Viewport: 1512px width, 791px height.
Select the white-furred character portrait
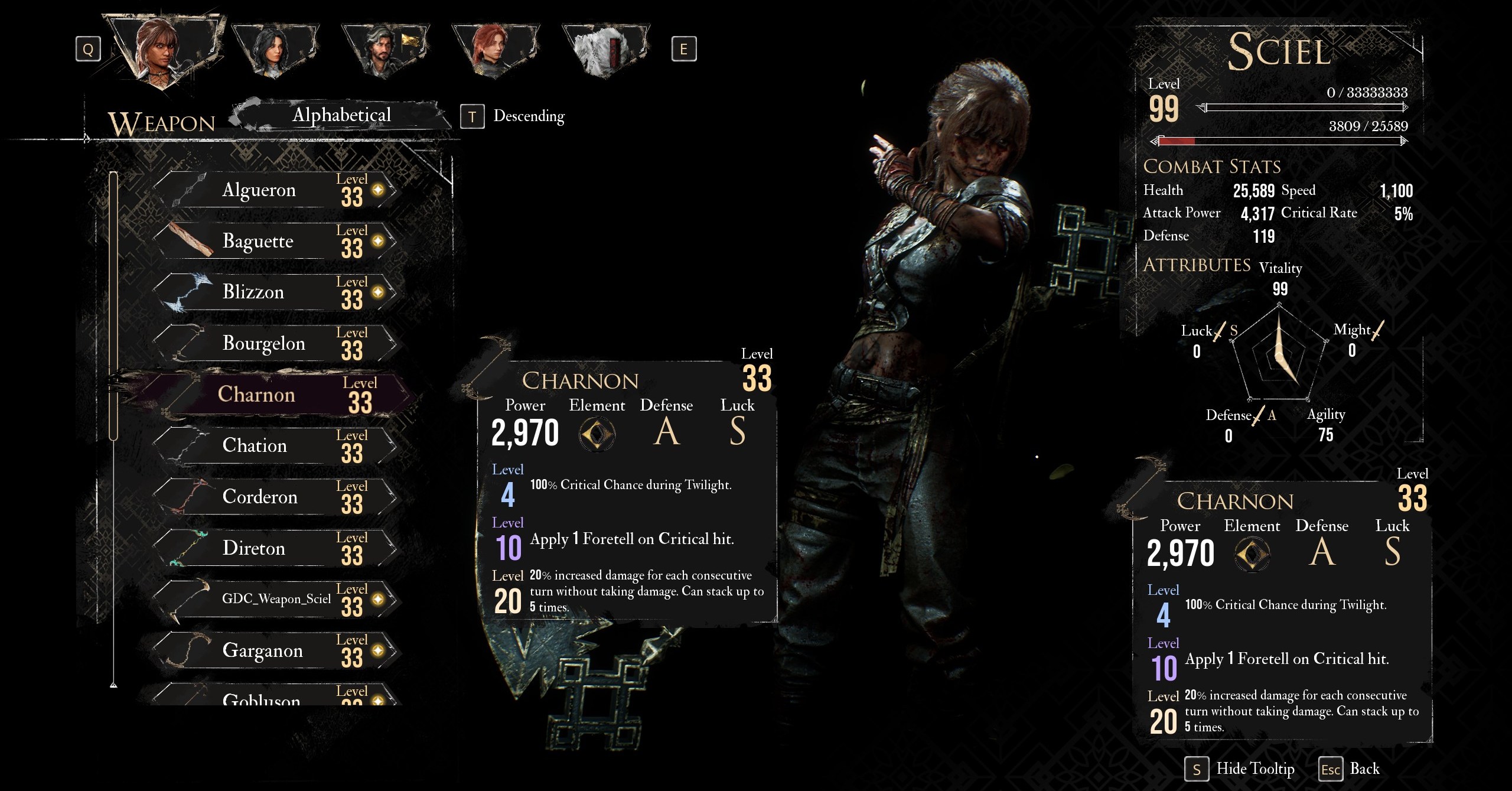coord(604,51)
